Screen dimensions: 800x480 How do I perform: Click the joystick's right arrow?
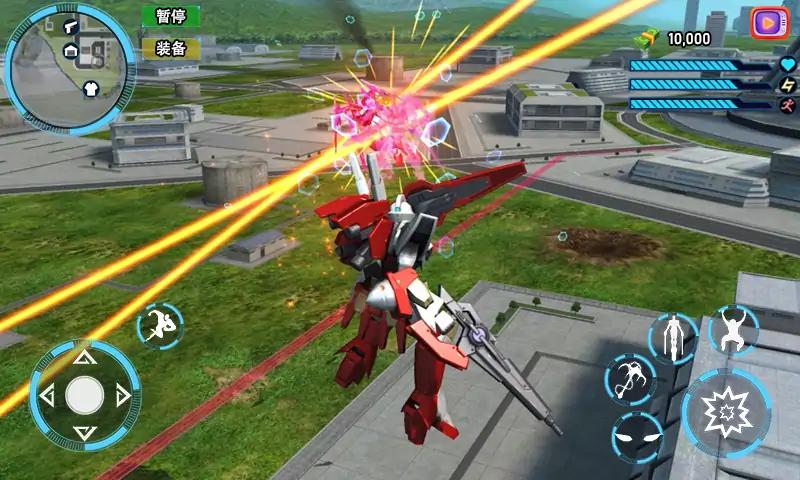tap(123, 396)
